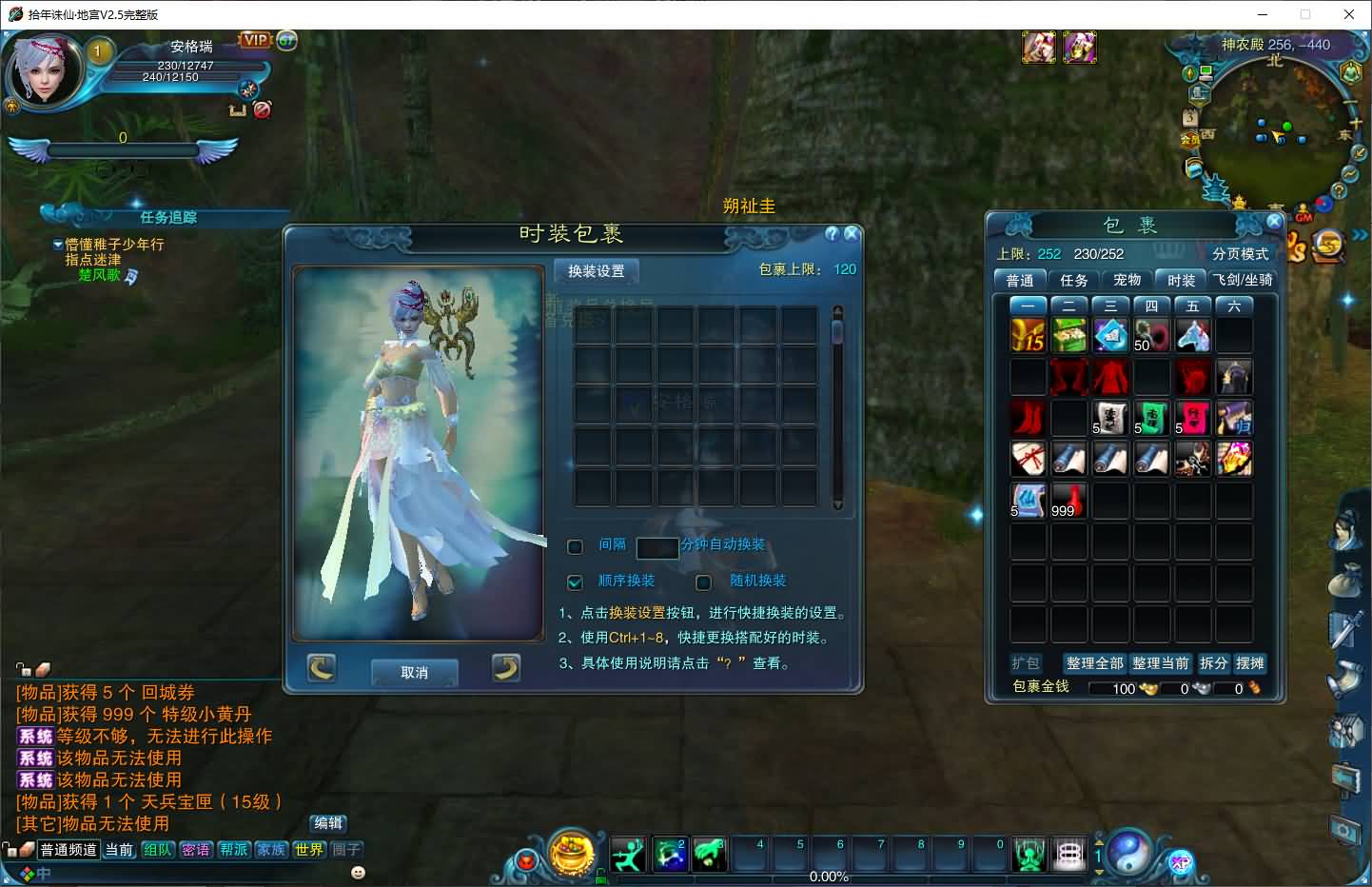Image resolution: width=1372 pixels, height=887 pixels.
Task: Switch to the 宠物 bag tab
Action: (x=1127, y=280)
